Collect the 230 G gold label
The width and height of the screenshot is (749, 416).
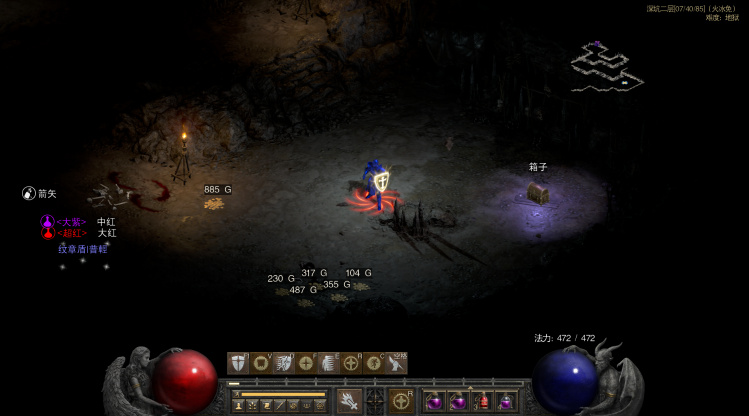281,278
